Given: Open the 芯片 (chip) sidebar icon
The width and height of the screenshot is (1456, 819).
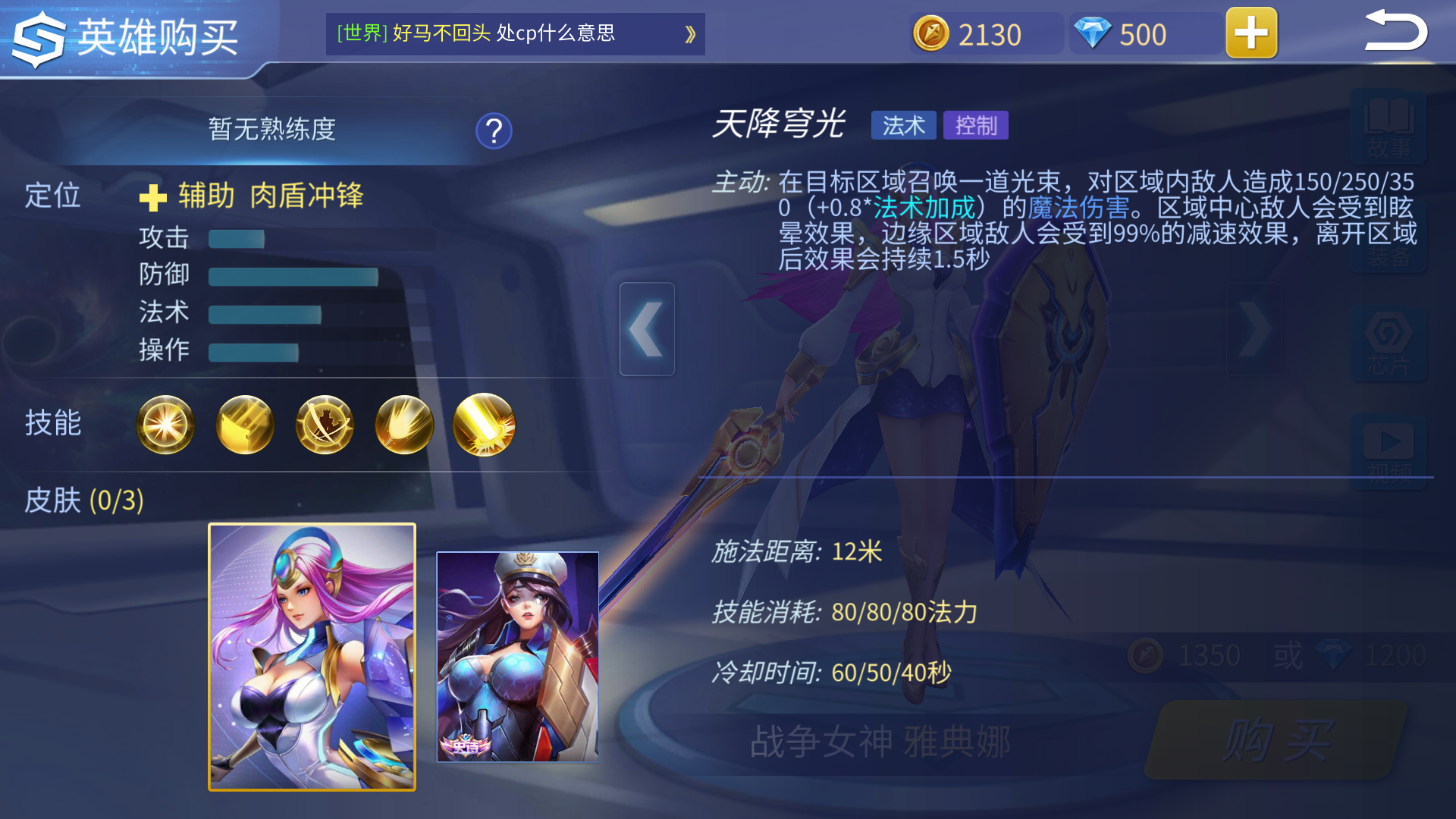Looking at the screenshot, I should [x=1390, y=341].
